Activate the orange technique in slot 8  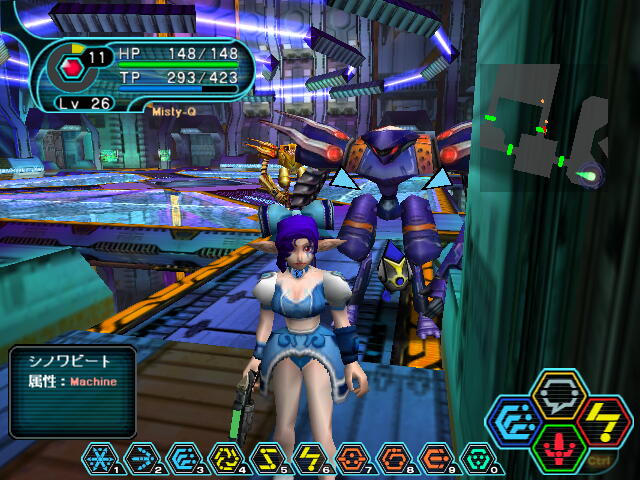(394, 458)
